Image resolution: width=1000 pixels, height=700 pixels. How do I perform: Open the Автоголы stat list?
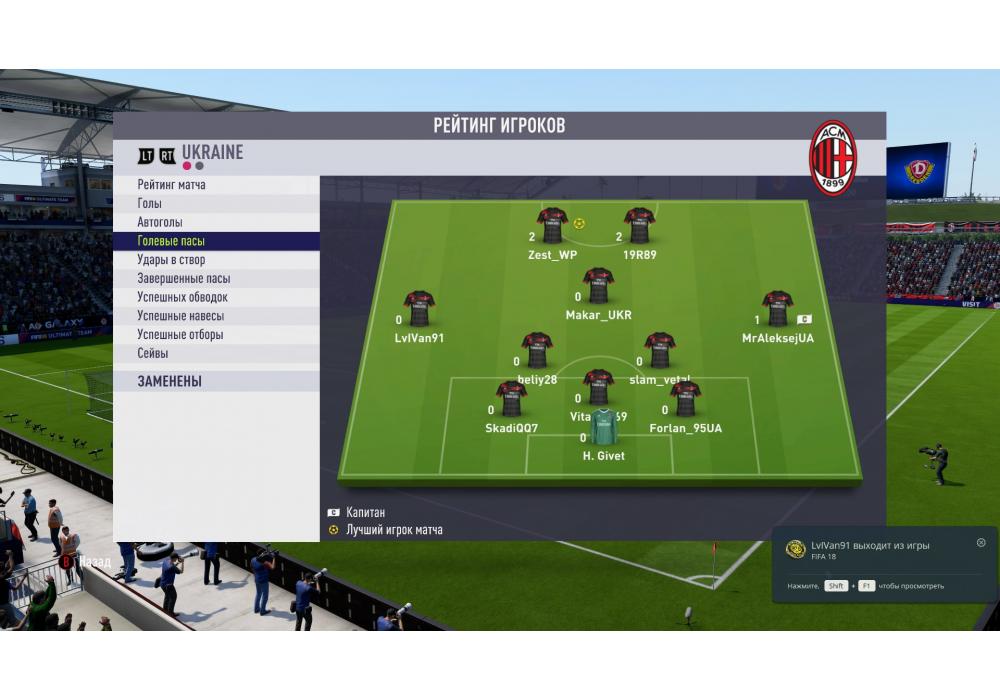point(160,222)
